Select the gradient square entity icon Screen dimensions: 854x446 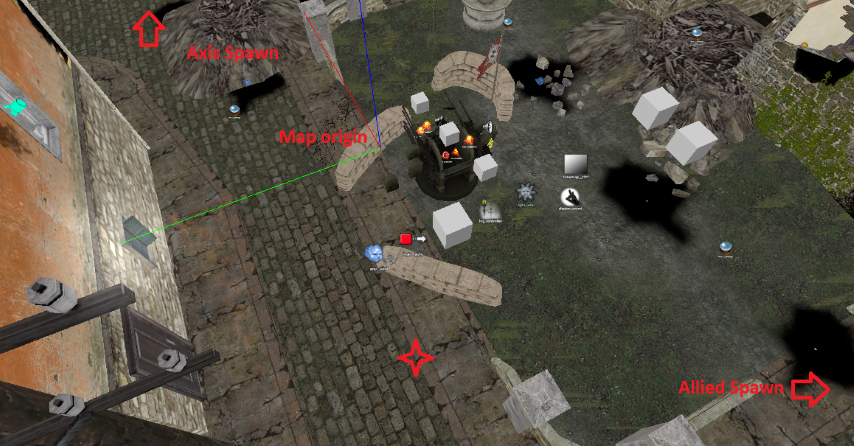pos(578,164)
